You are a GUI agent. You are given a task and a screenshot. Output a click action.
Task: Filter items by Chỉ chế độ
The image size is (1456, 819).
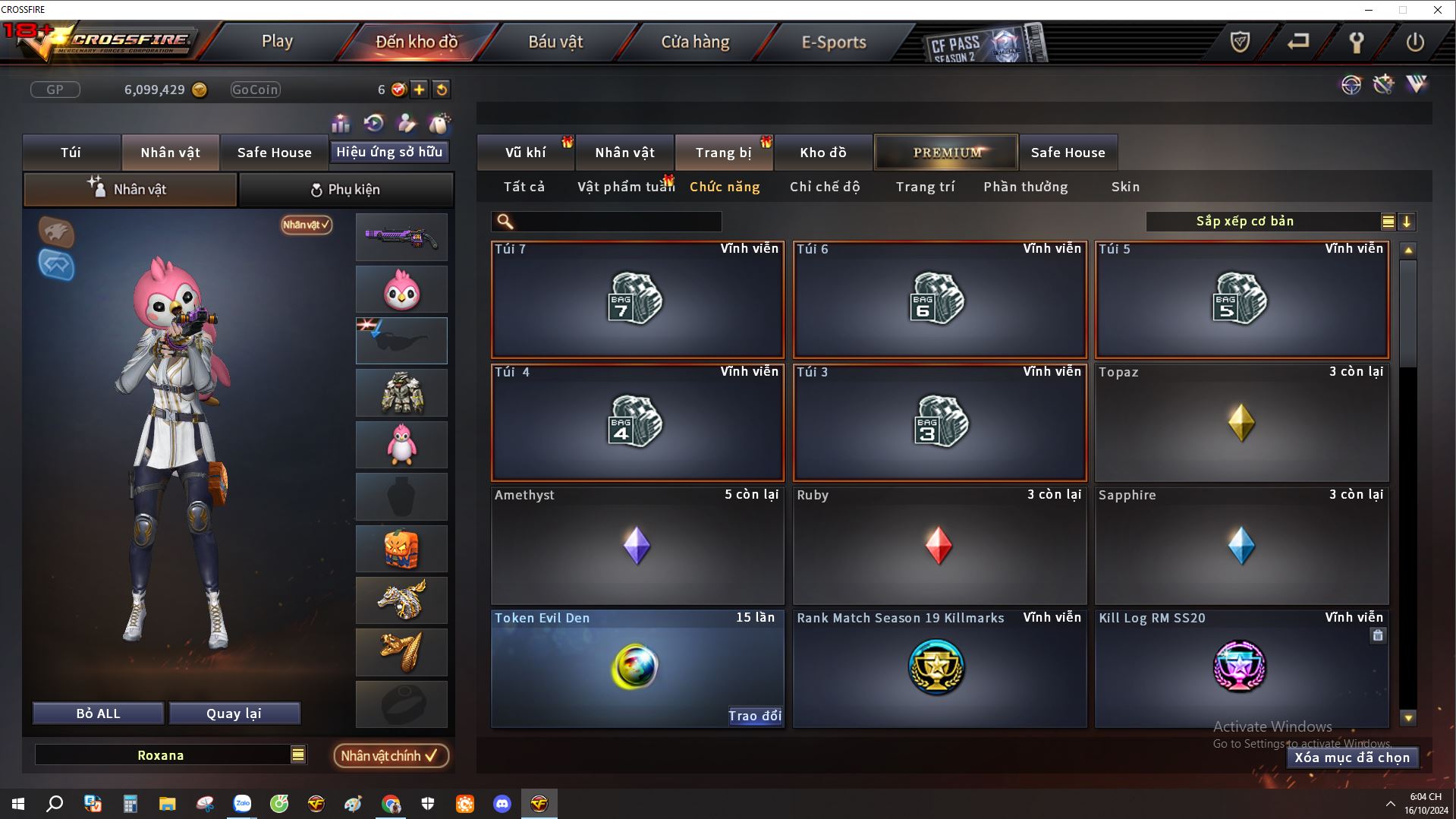825,187
